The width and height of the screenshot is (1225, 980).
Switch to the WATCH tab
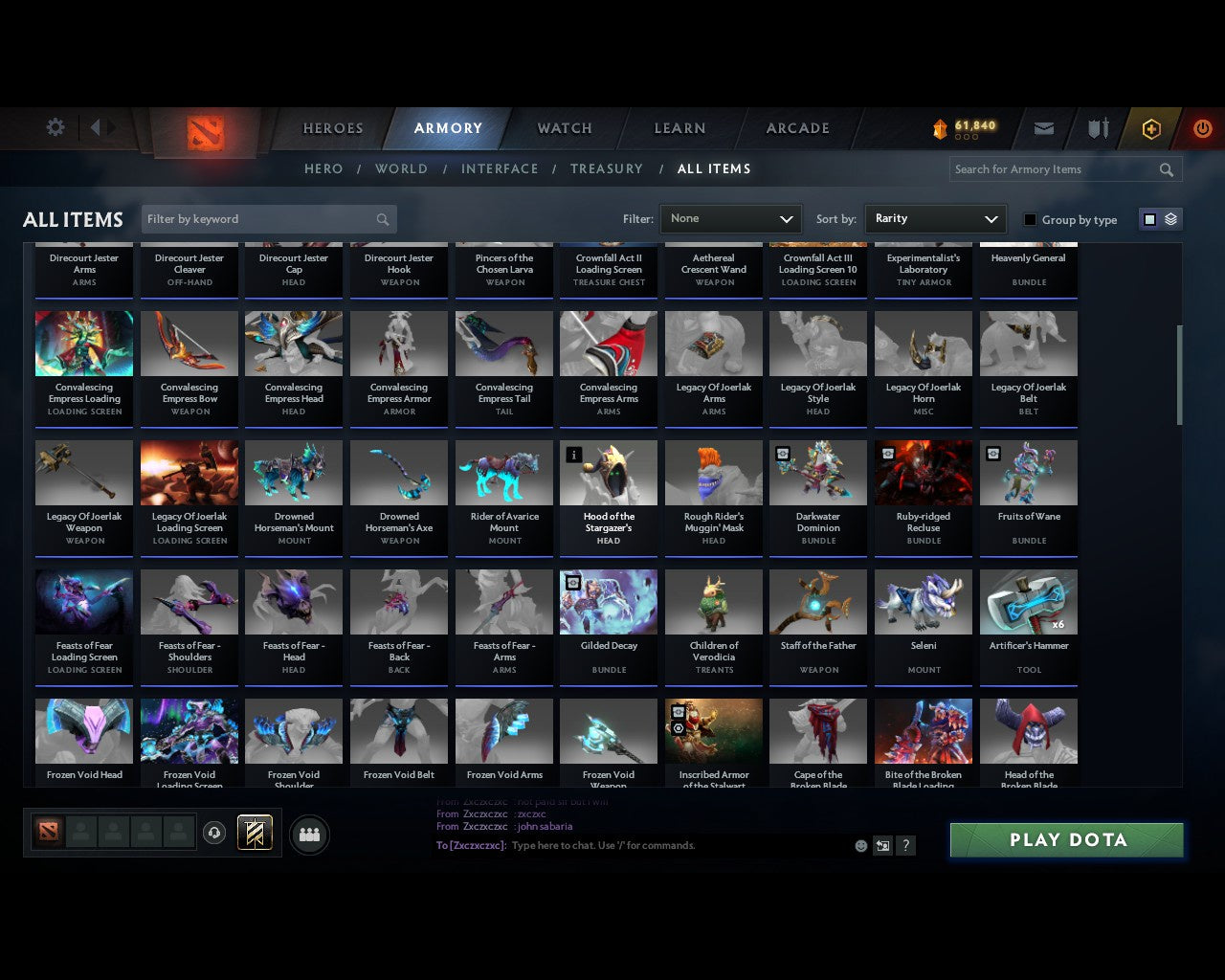(564, 128)
